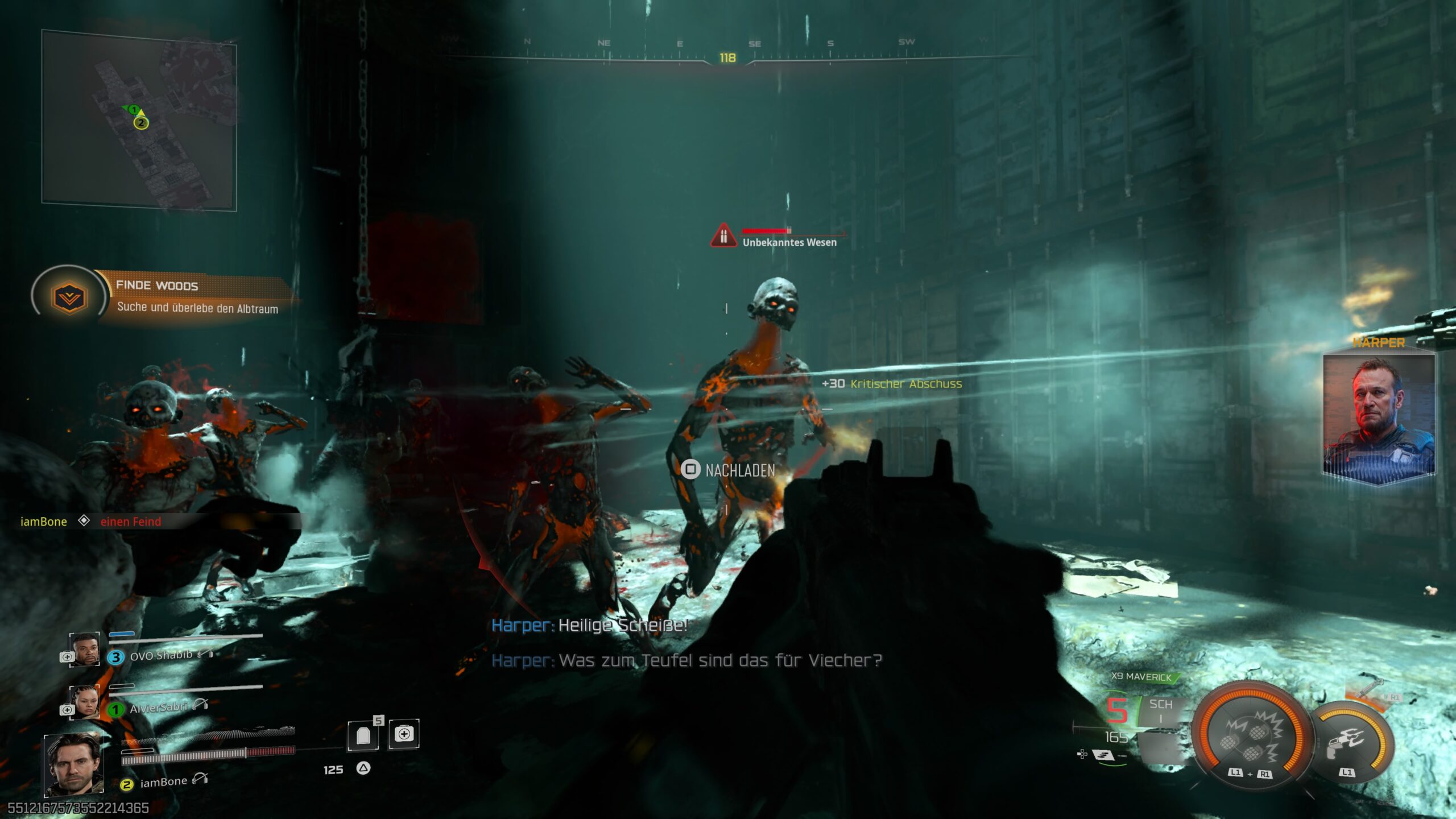Open the minimap in the corner
The width and height of the screenshot is (1456, 819).
[139, 120]
